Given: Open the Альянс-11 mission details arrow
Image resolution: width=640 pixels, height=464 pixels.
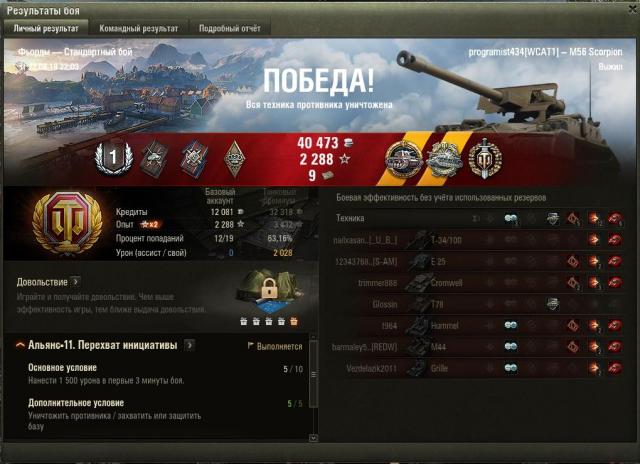Looking at the screenshot, I should click(x=190, y=345).
